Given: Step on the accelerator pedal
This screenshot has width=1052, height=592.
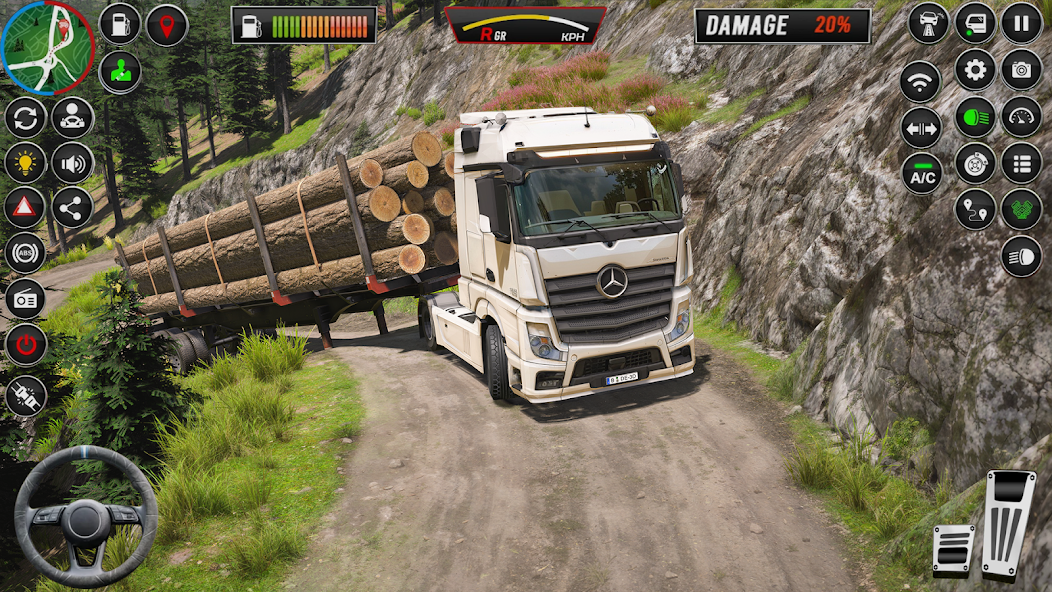Looking at the screenshot, I should click(1007, 523).
